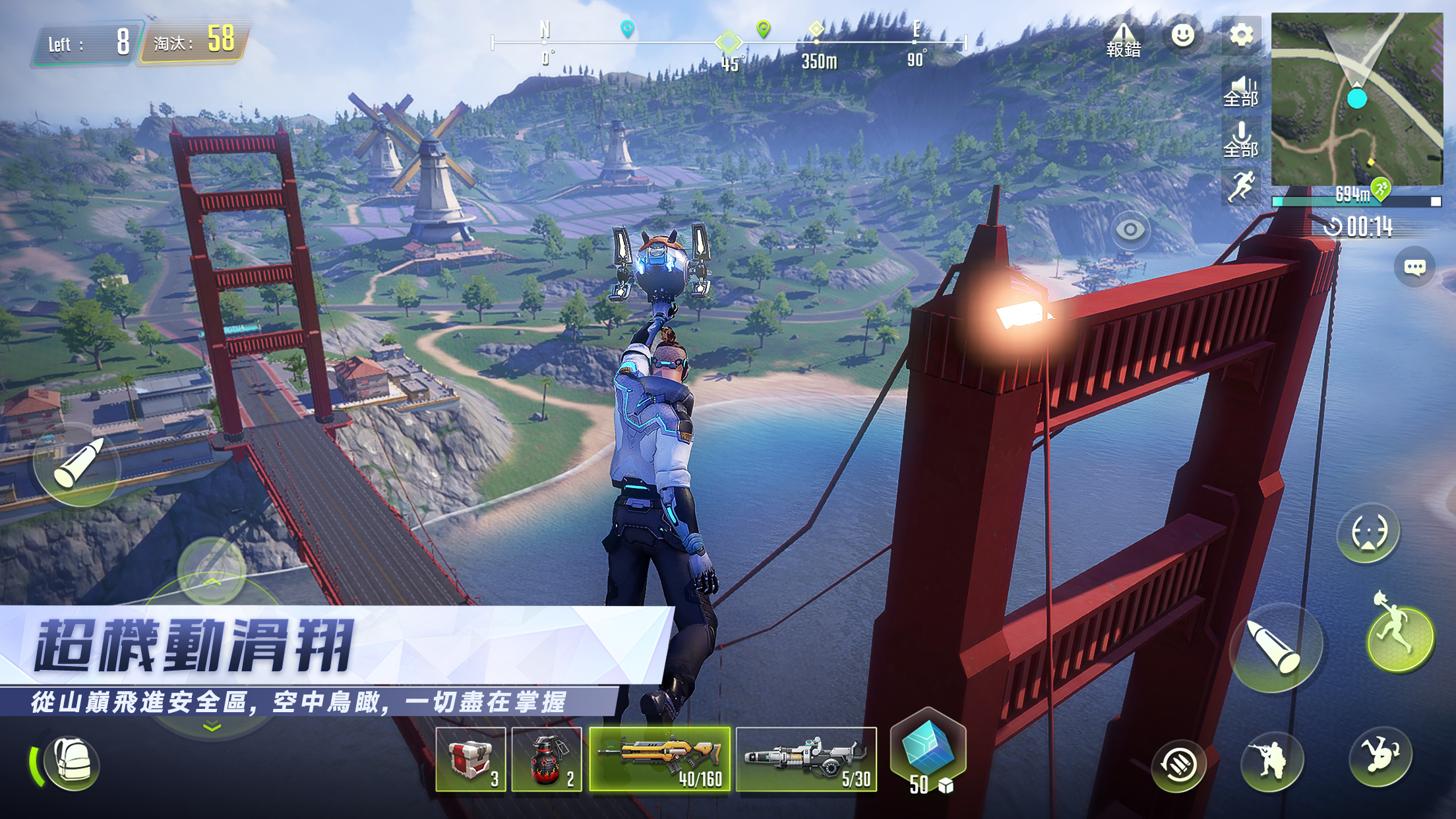
Task: Expand the minimap
Action: [x=1356, y=99]
